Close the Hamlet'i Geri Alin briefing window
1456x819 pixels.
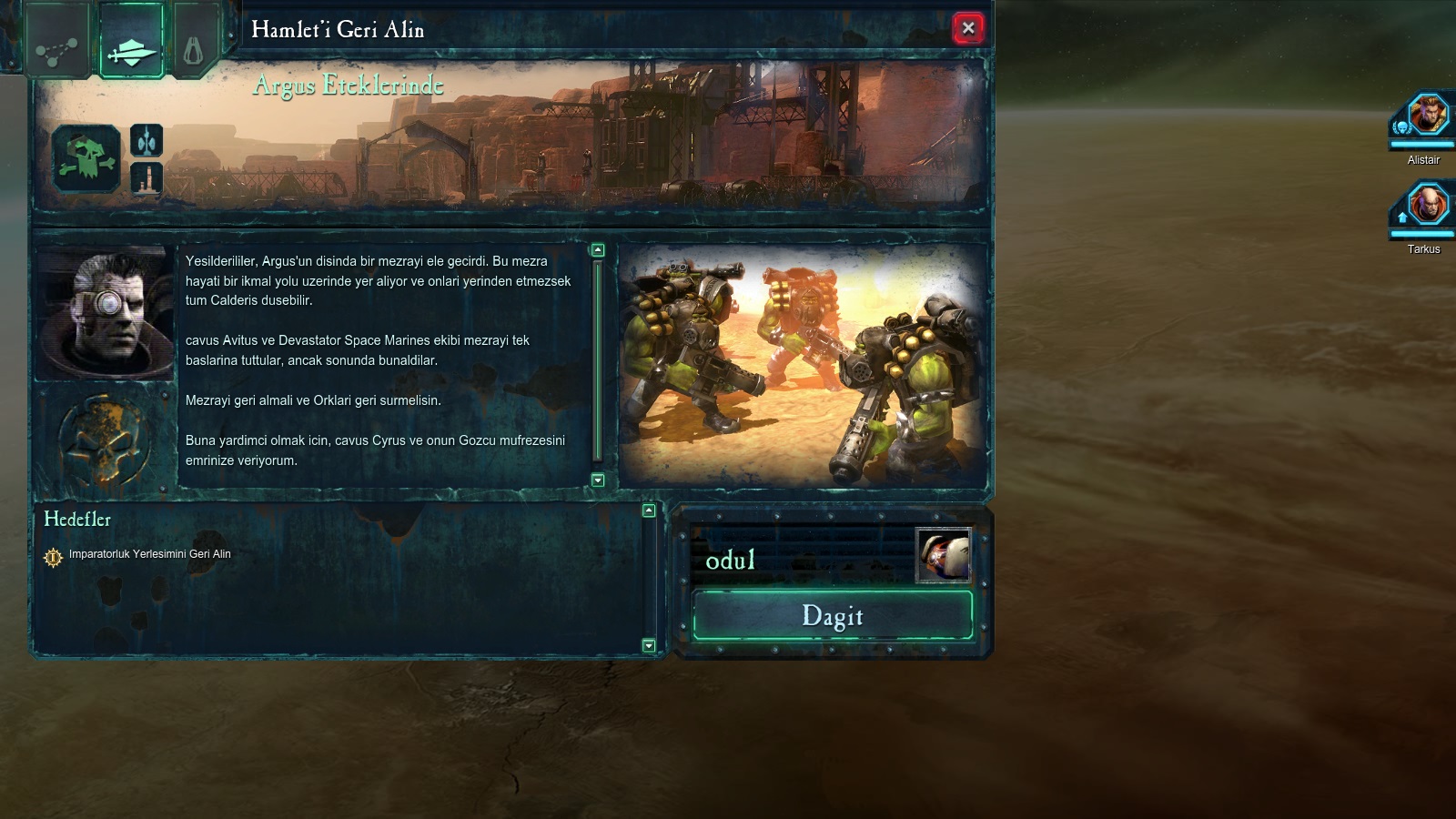click(x=968, y=28)
